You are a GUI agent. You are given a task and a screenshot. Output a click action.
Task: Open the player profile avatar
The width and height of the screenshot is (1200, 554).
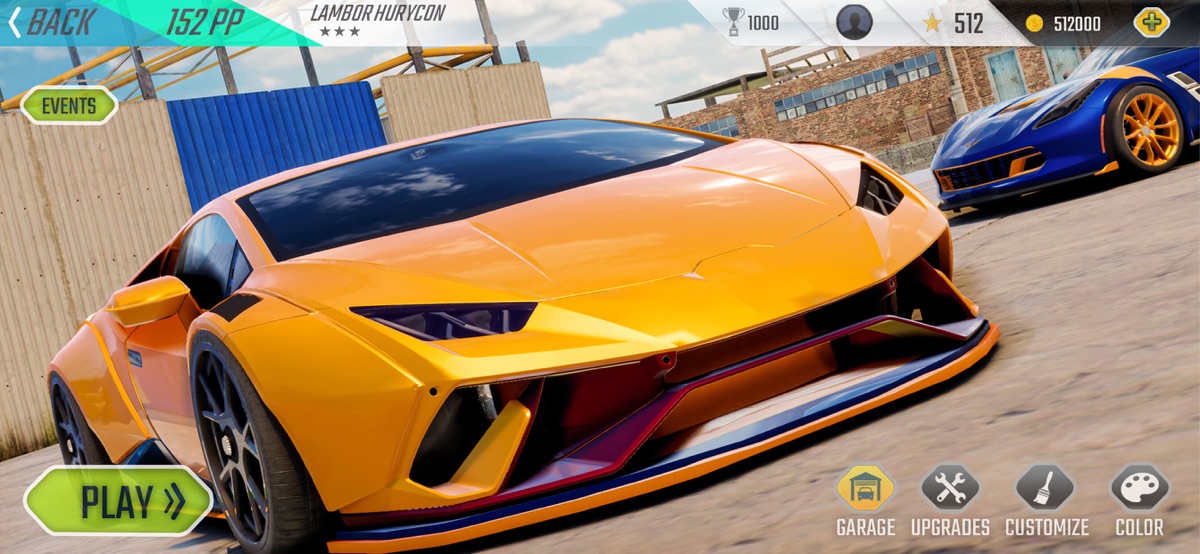[854, 22]
